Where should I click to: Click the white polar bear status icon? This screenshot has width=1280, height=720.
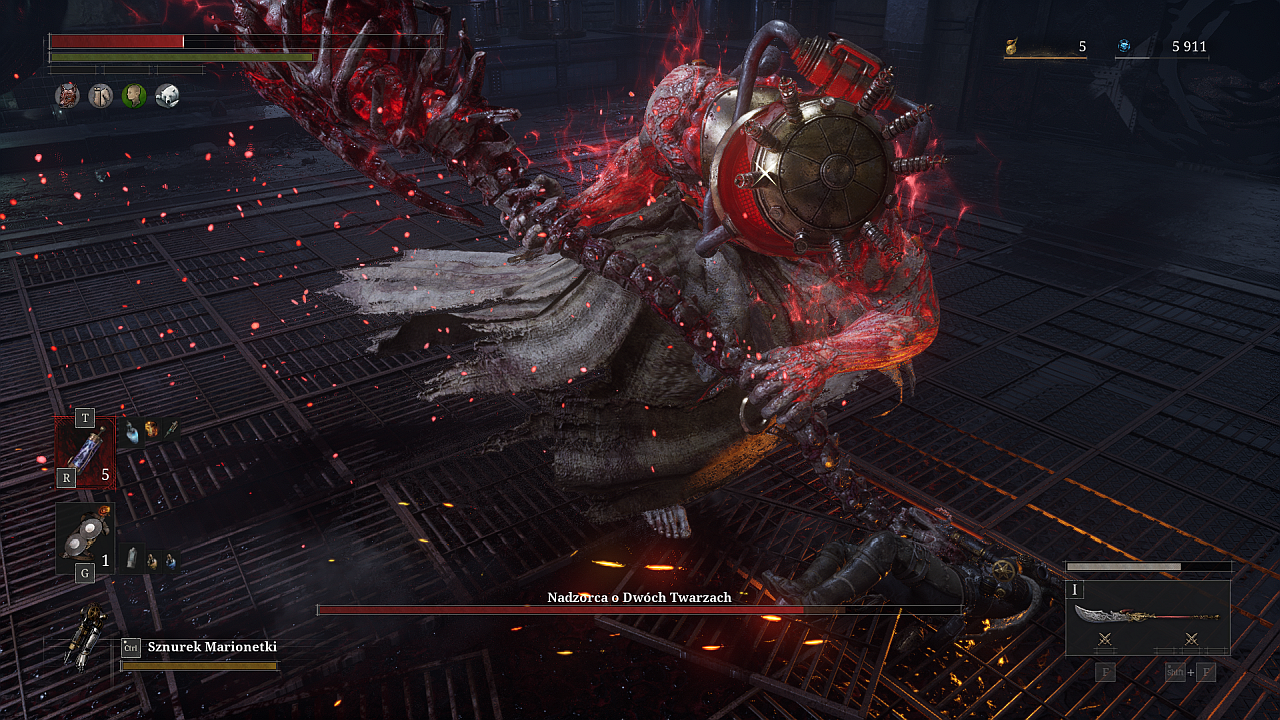pyautogui.click(x=168, y=96)
